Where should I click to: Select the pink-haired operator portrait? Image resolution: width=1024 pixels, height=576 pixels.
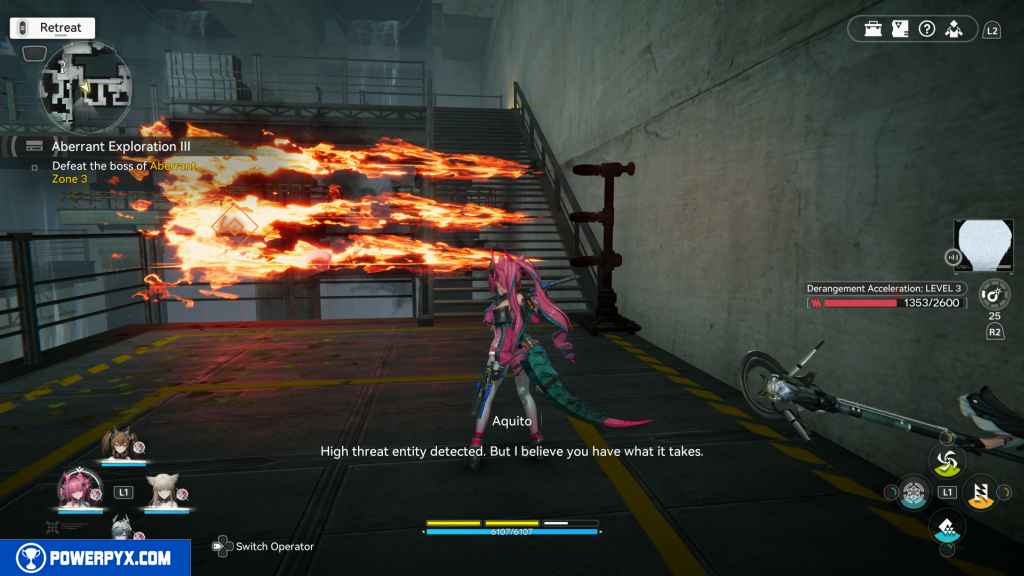point(77,492)
